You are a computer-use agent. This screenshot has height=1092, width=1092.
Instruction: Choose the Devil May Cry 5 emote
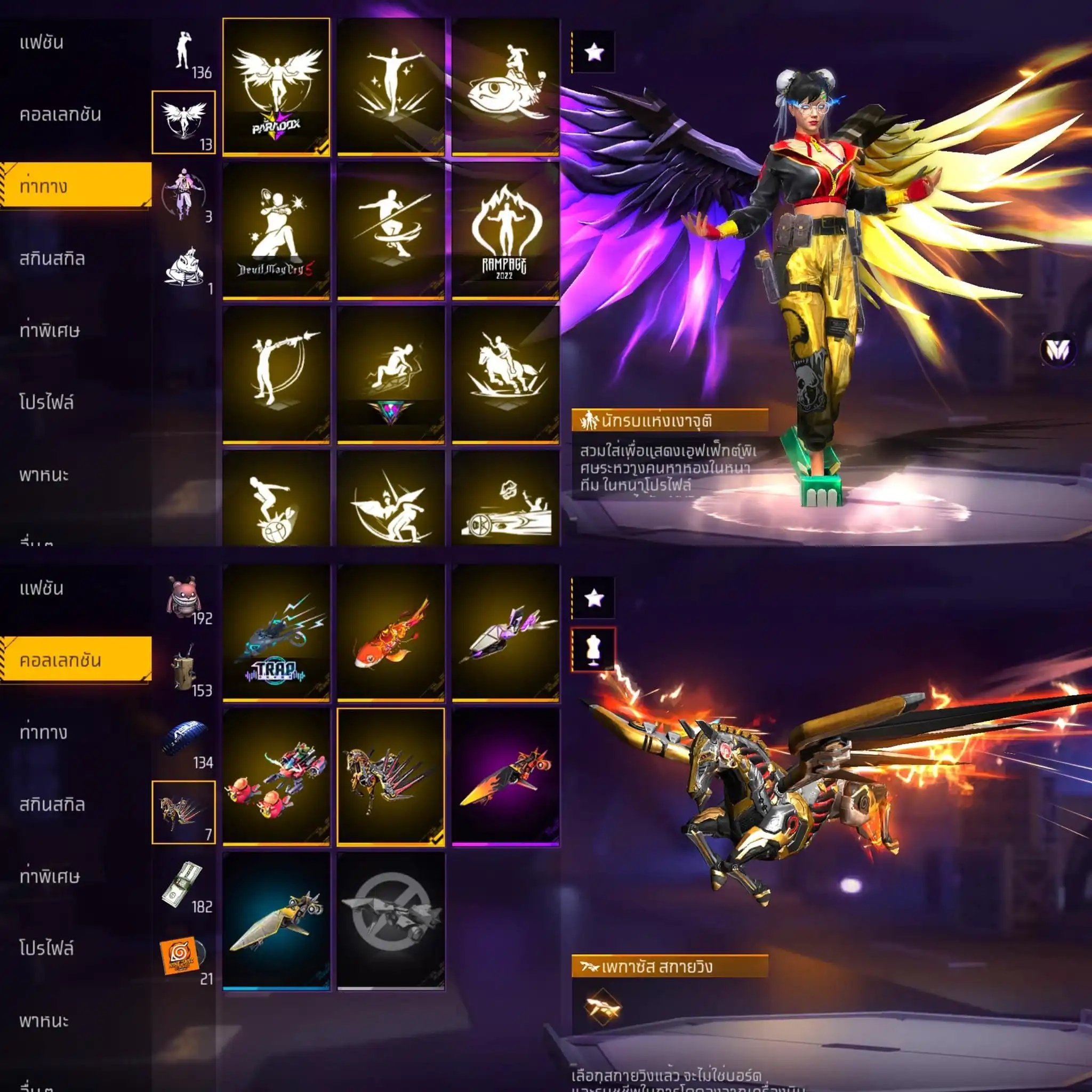(x=276, y=230)
